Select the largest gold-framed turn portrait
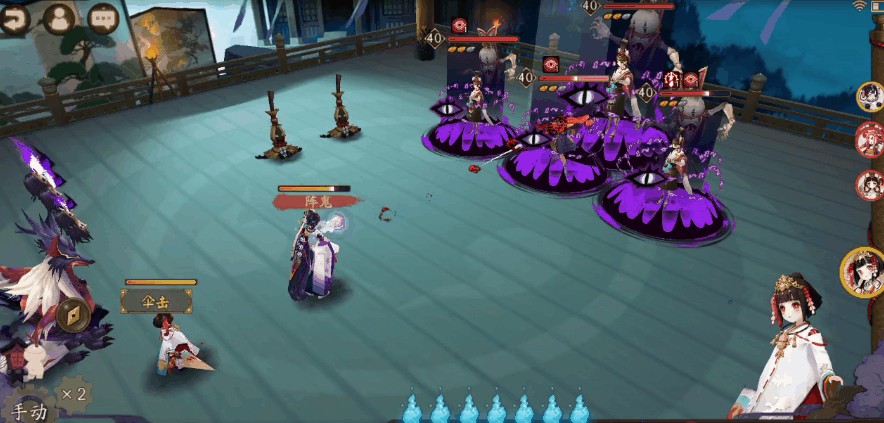884x423 pixels. [x=863, y=271]
